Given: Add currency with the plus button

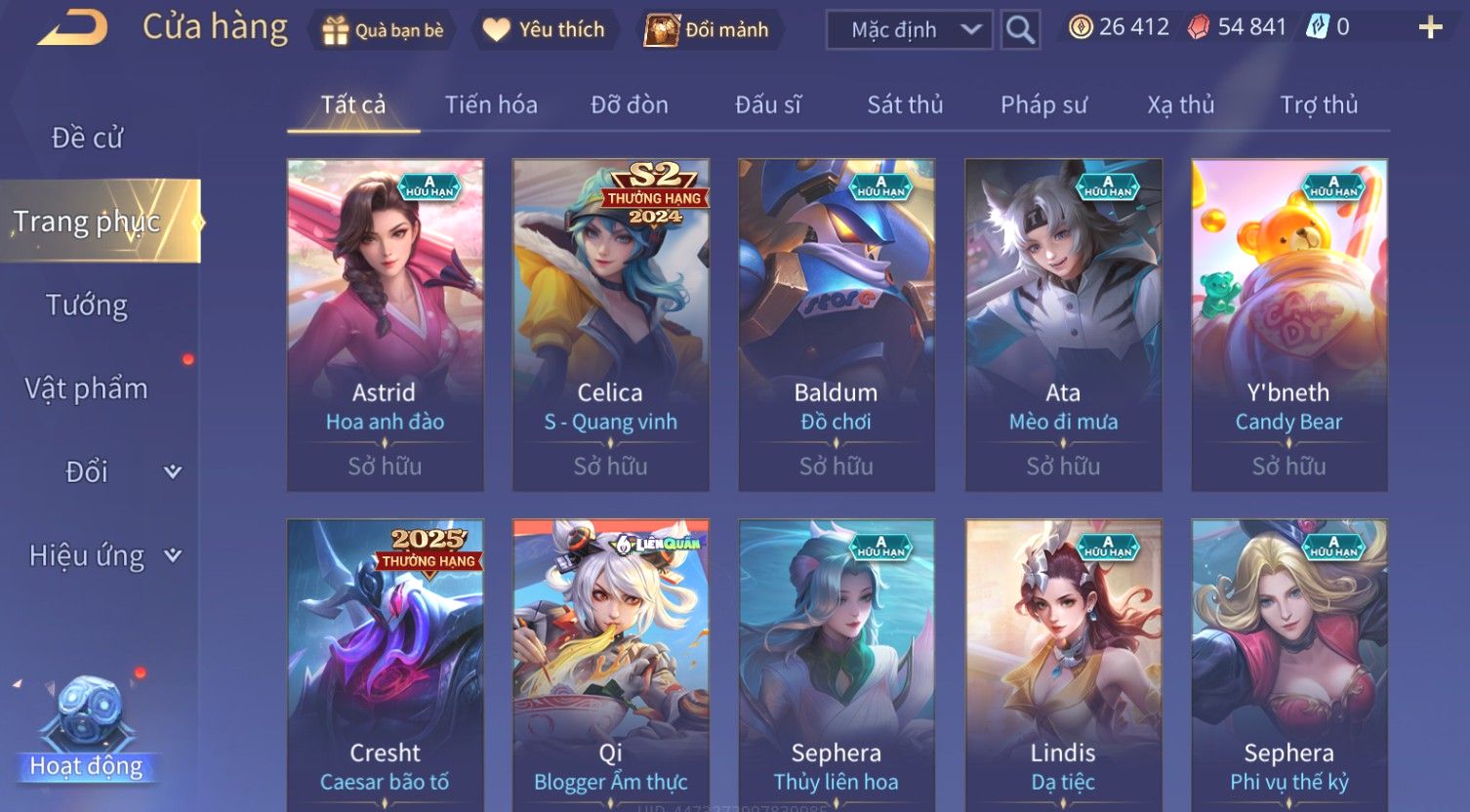Looking at the screenshot, I should click(1430, 27).
